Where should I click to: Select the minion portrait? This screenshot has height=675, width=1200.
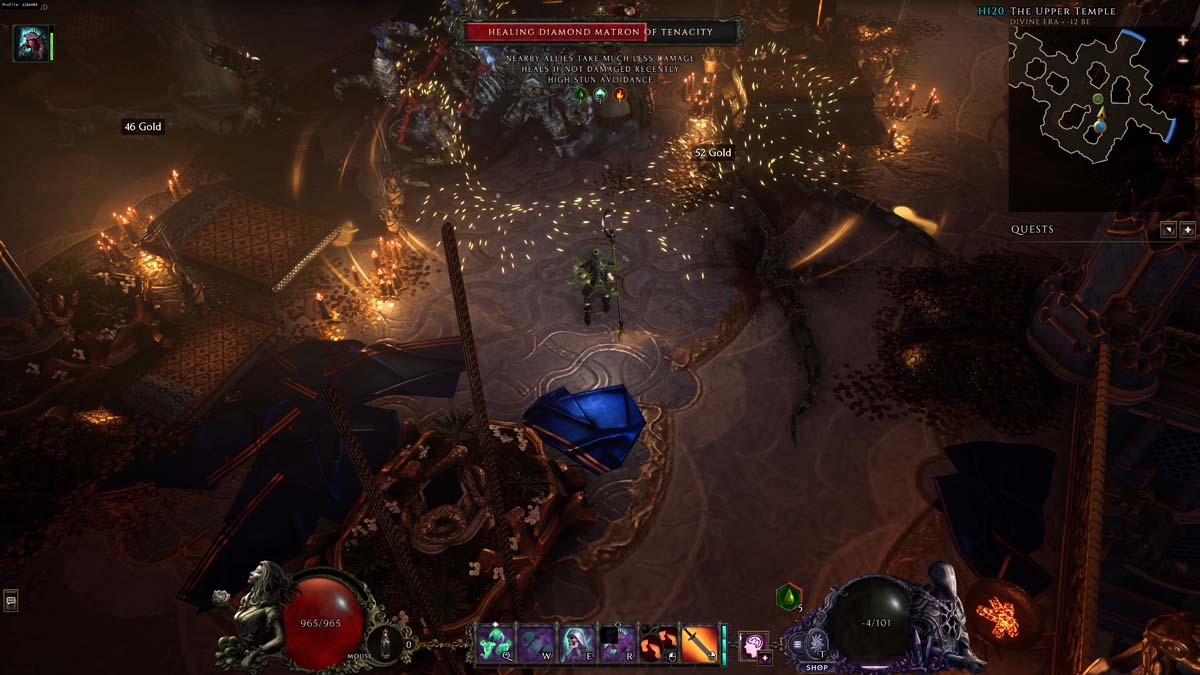point(30,43)
